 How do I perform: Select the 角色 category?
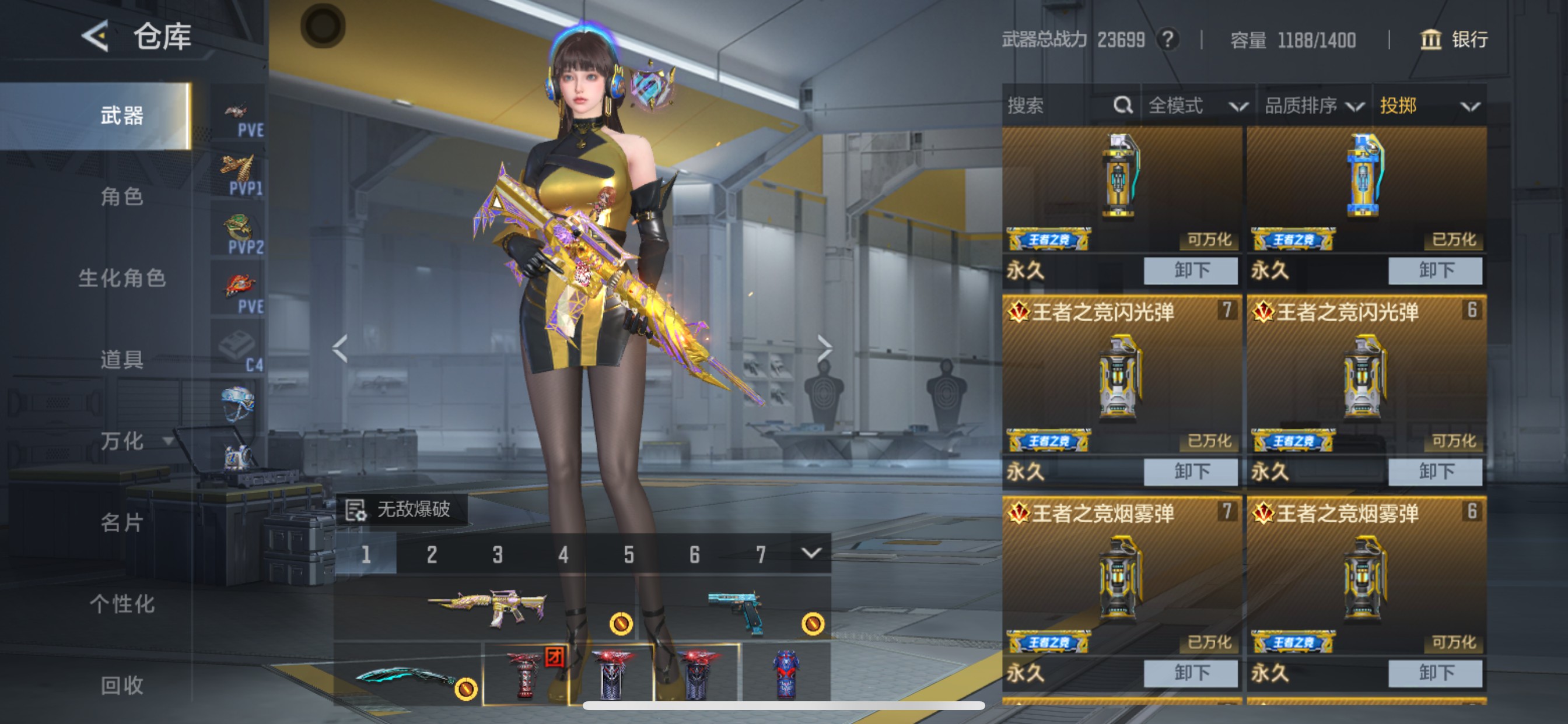[122, 196]
